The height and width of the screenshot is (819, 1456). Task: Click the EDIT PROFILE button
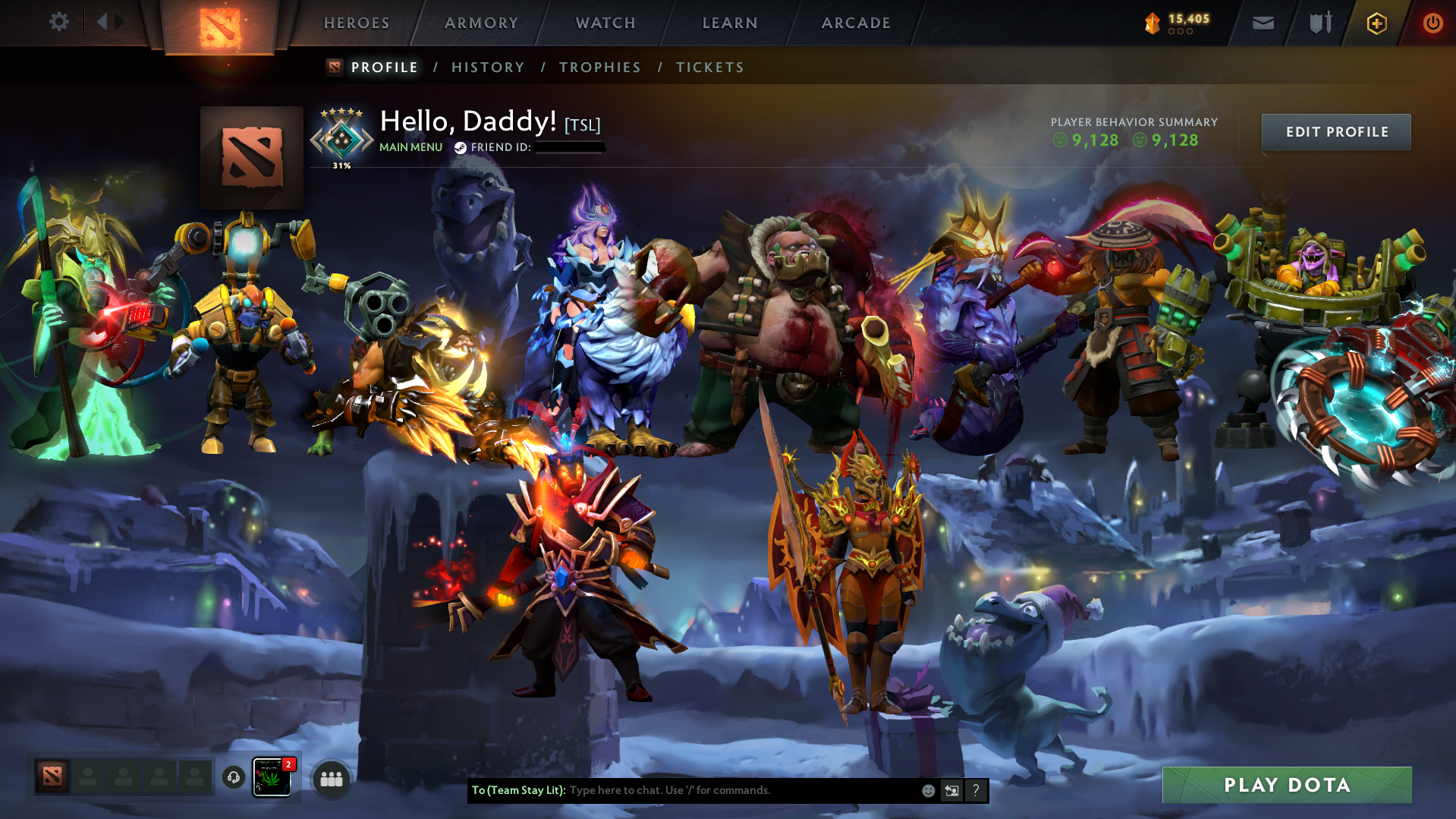[1335, 131]
